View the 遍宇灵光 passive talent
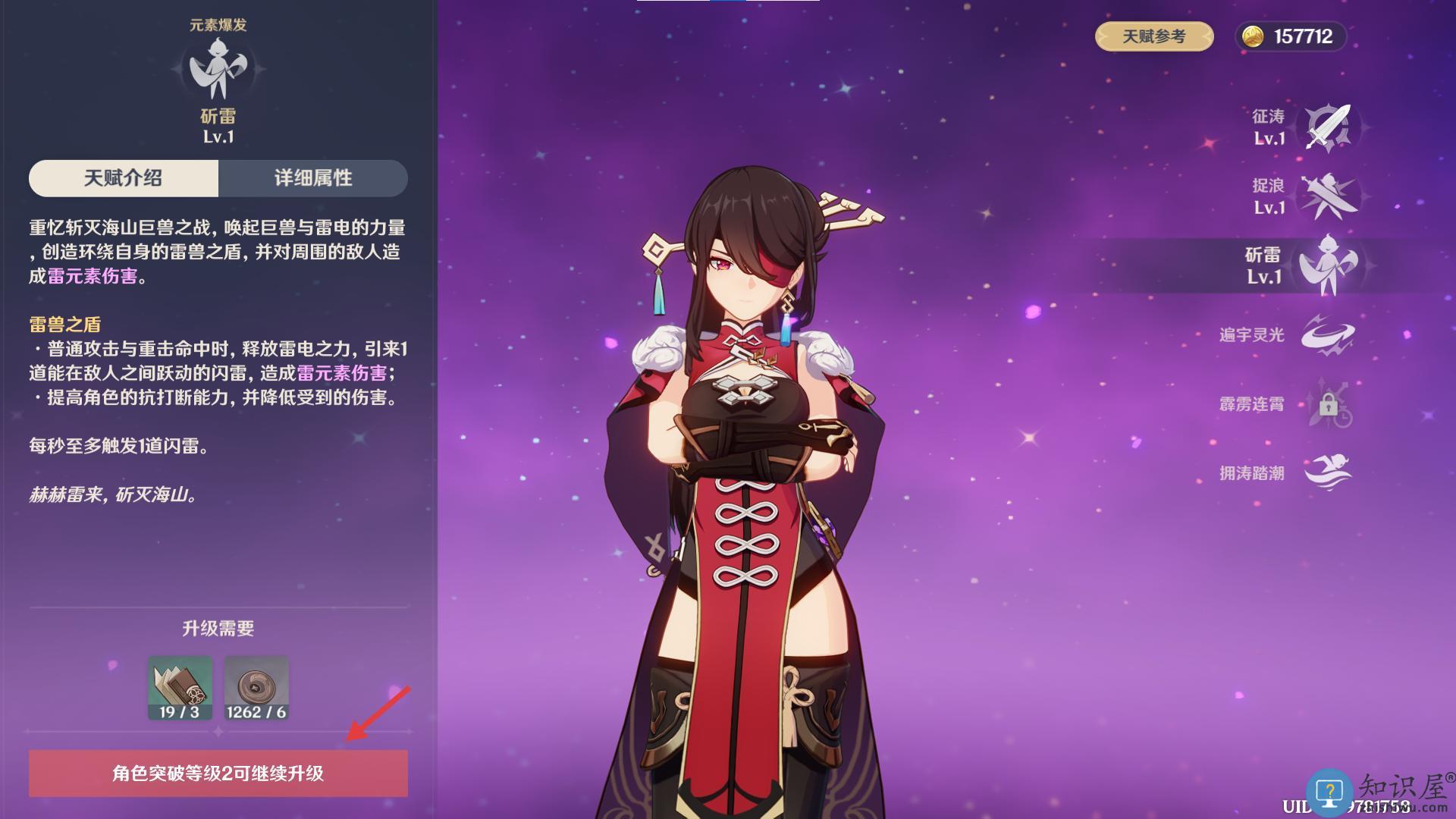The width and height of the screenshot is (1456, 819). click(1329, 334)
